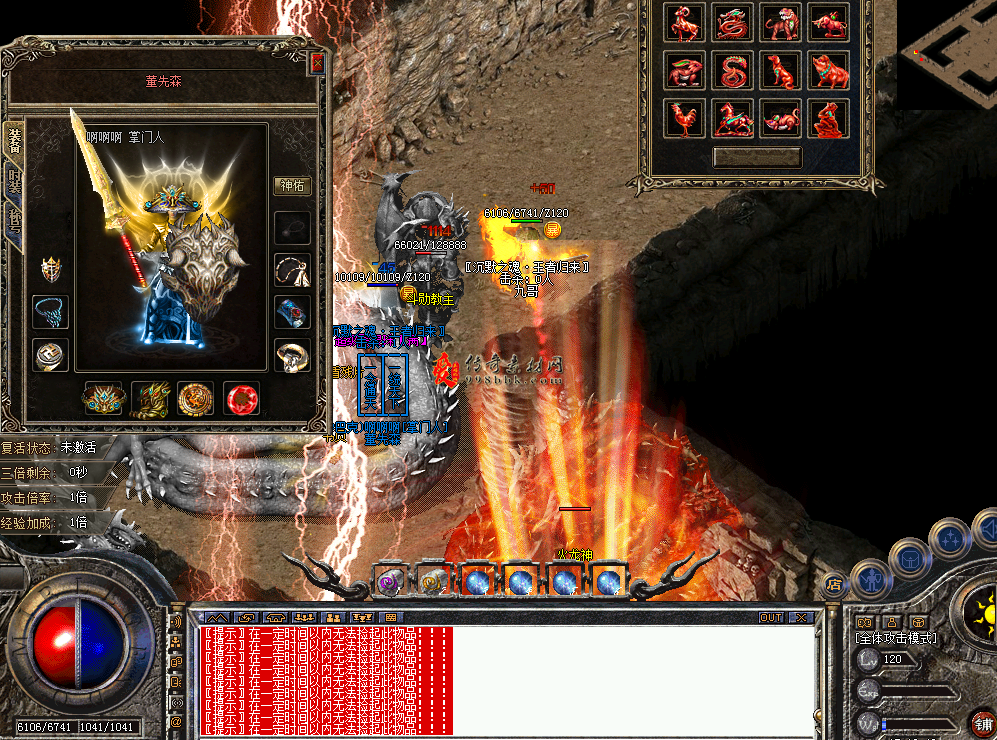This screenshot has height=740, width=997.
Task: Select the blue-red bracelet equipment slot
Action: point(291,313)
